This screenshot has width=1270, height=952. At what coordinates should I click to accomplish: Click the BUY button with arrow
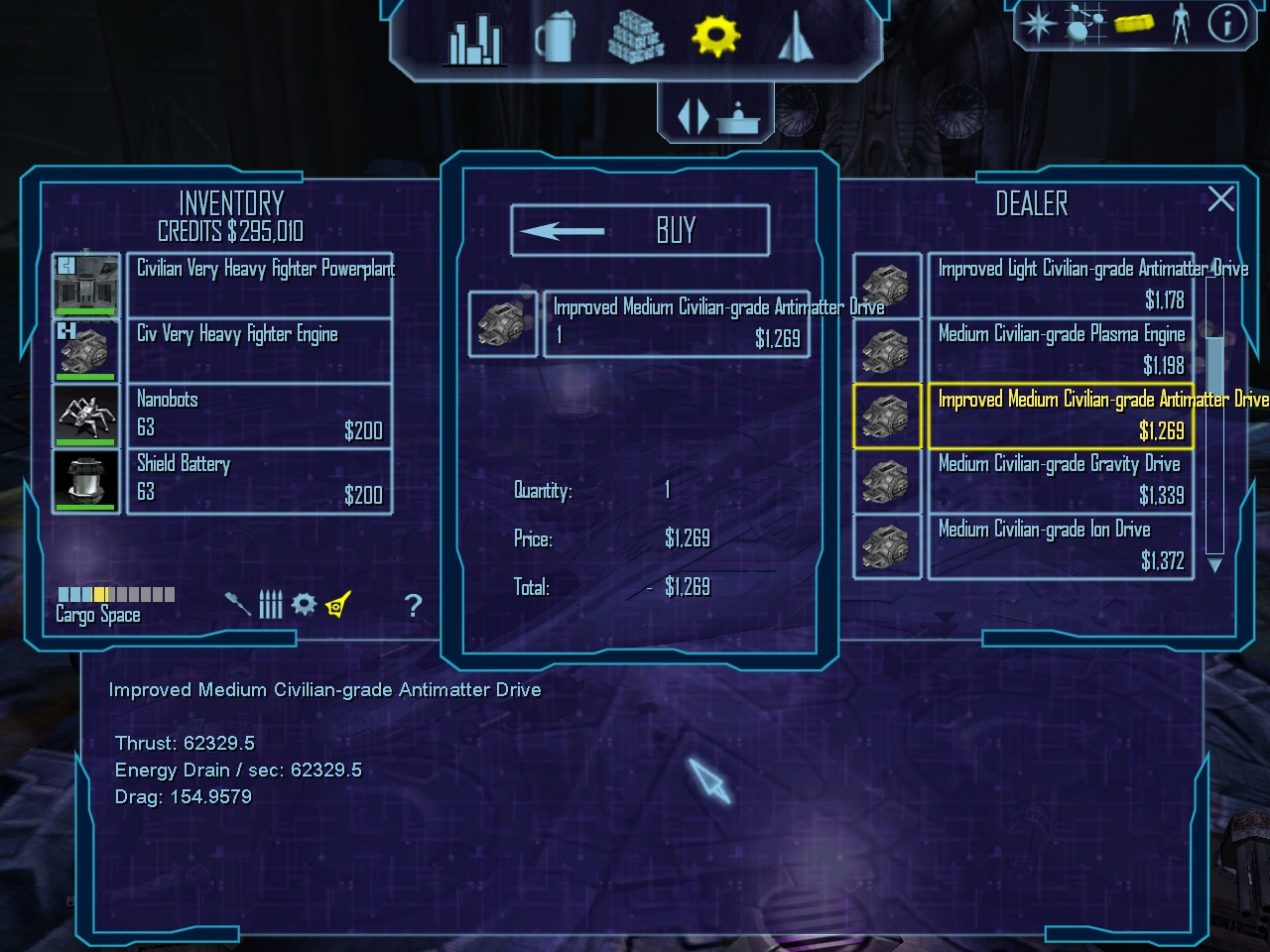click(640, 231)
